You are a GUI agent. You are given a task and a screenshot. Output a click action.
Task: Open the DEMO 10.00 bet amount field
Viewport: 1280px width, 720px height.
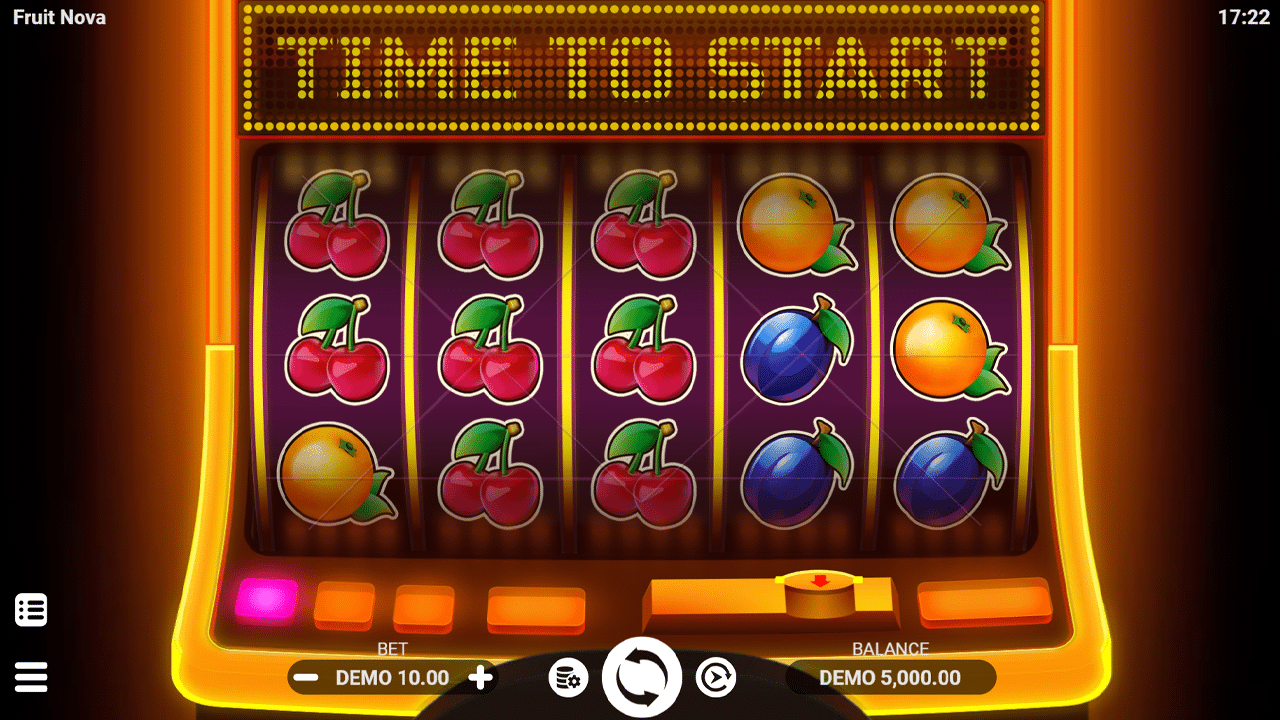[x=392, y=677]
